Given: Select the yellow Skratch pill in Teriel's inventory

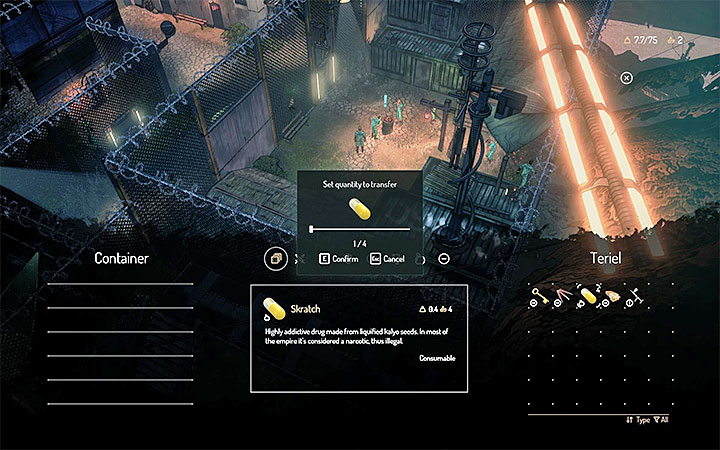Looking at the screenshot, I should pyautogui.click(x=589, y=295).
